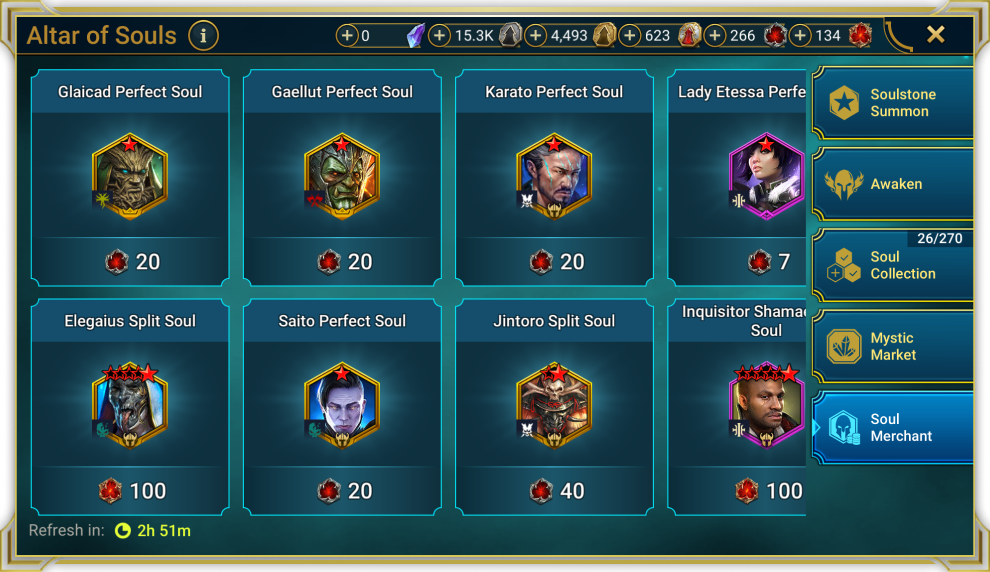Select the Jintoro Split Soul offer
The height and width of the screenshot is (572, 990).
(x=554, y=407)
